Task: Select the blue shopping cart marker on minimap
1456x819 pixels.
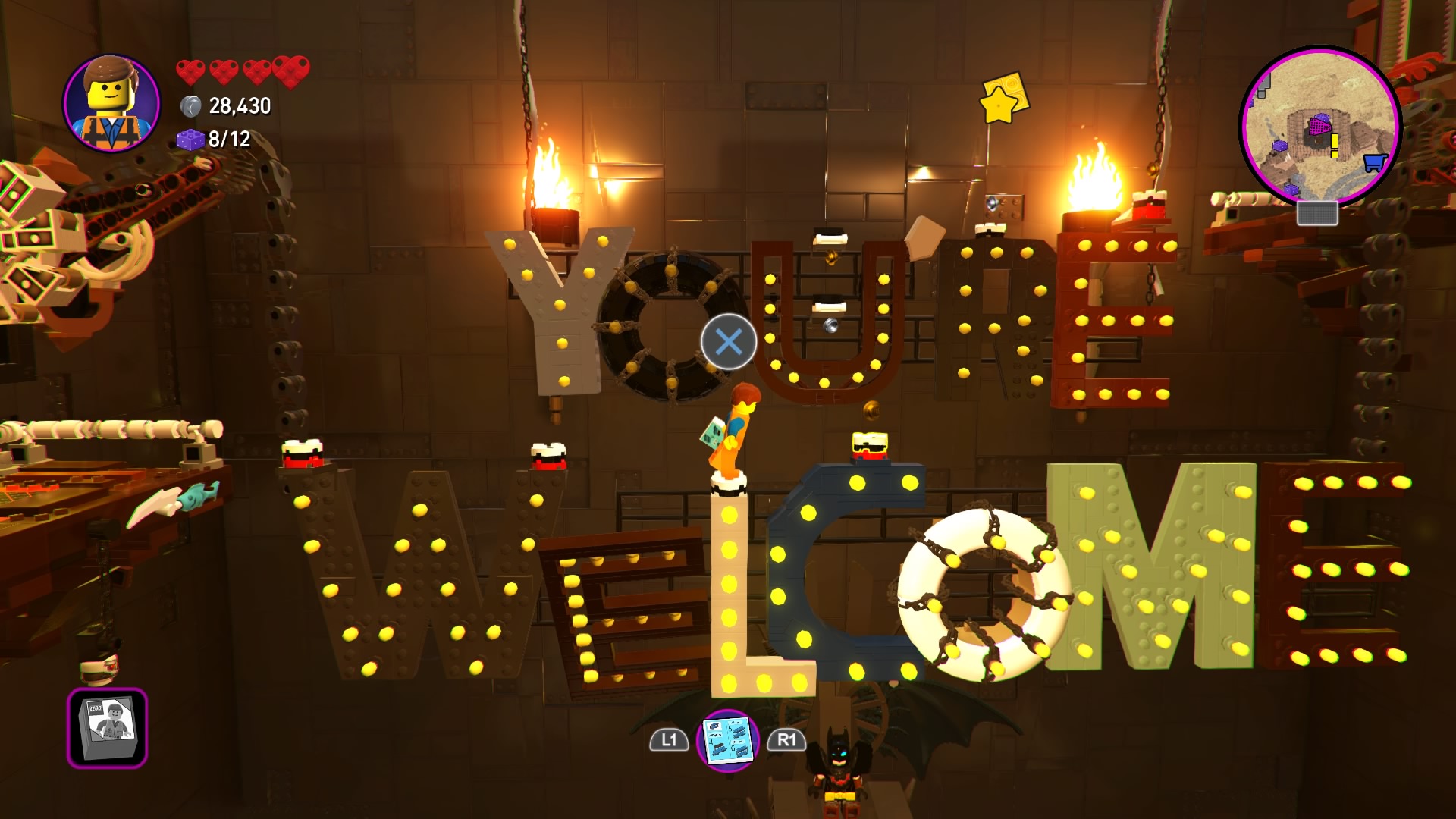Action: click(1374, 162)
